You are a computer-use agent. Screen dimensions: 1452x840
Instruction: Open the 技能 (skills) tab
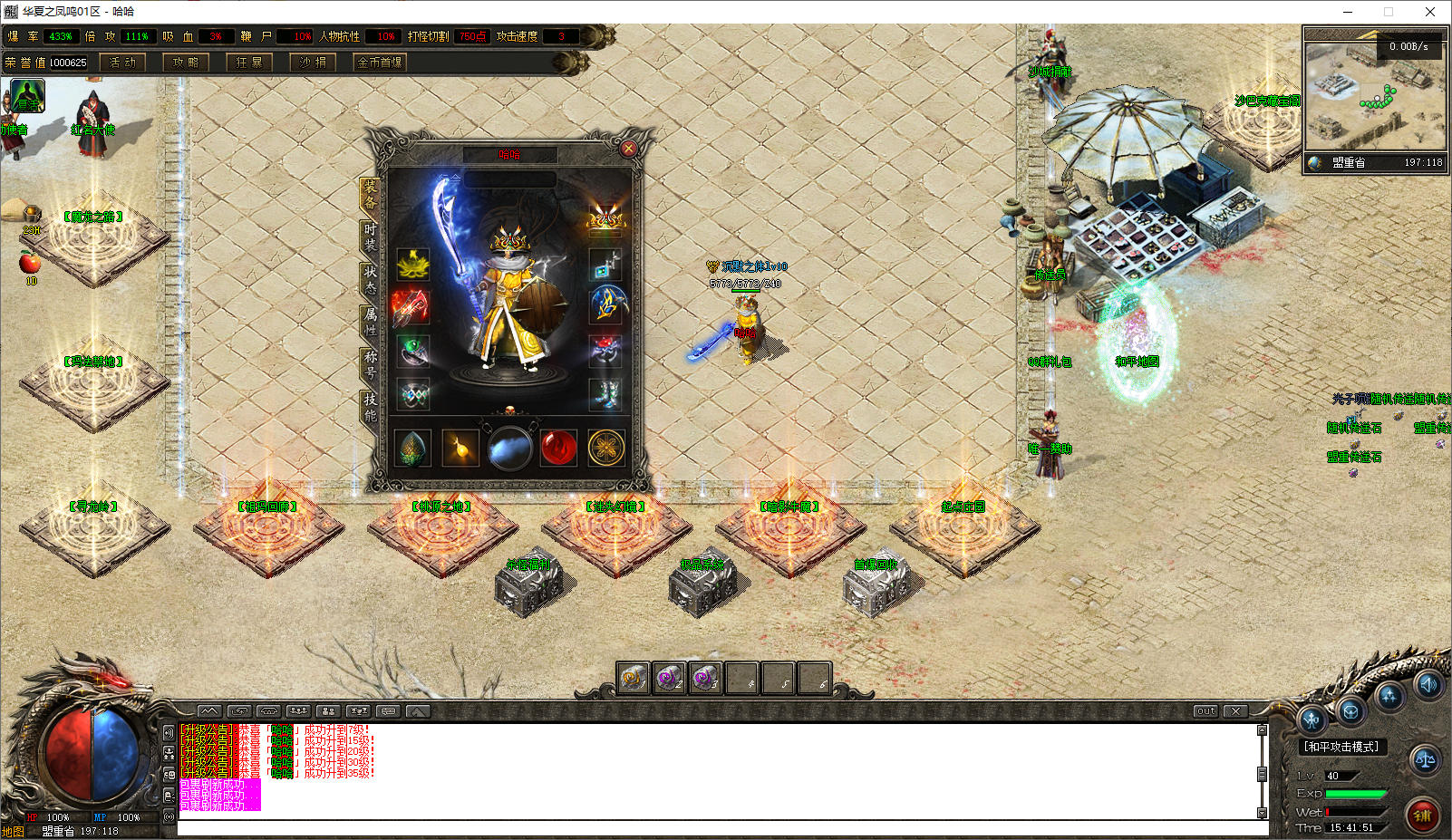click(370, 407)
